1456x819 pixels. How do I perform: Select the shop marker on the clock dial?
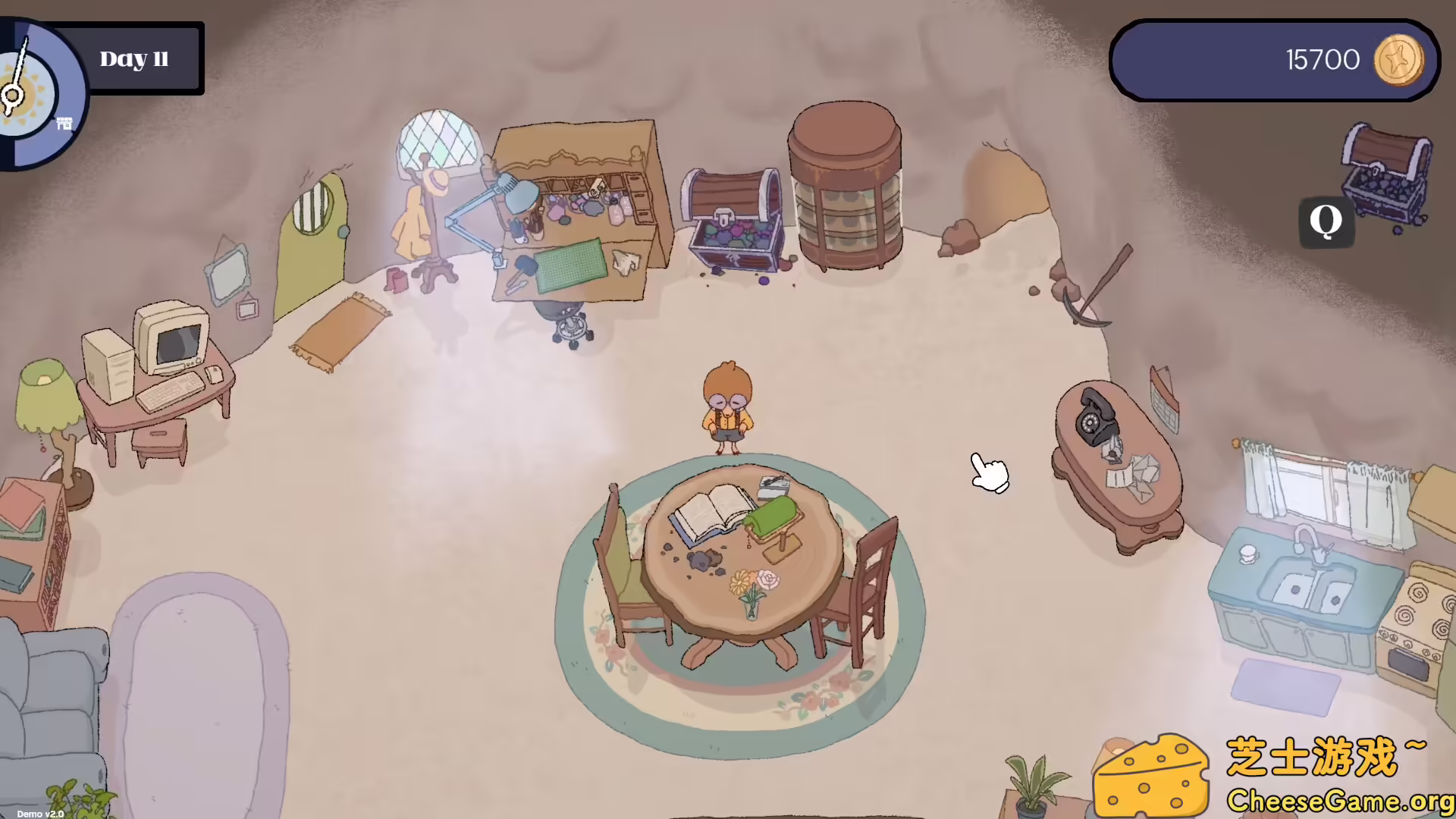(64, 121)
